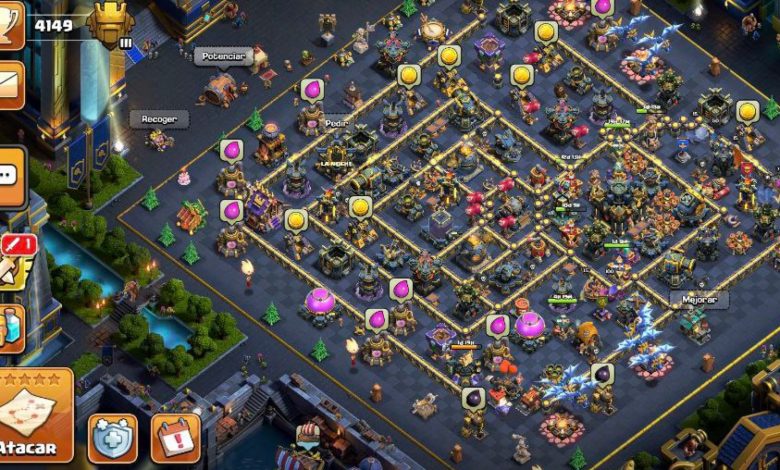Open the events calendar button
The image size is (780, 470).
point(176,437)
